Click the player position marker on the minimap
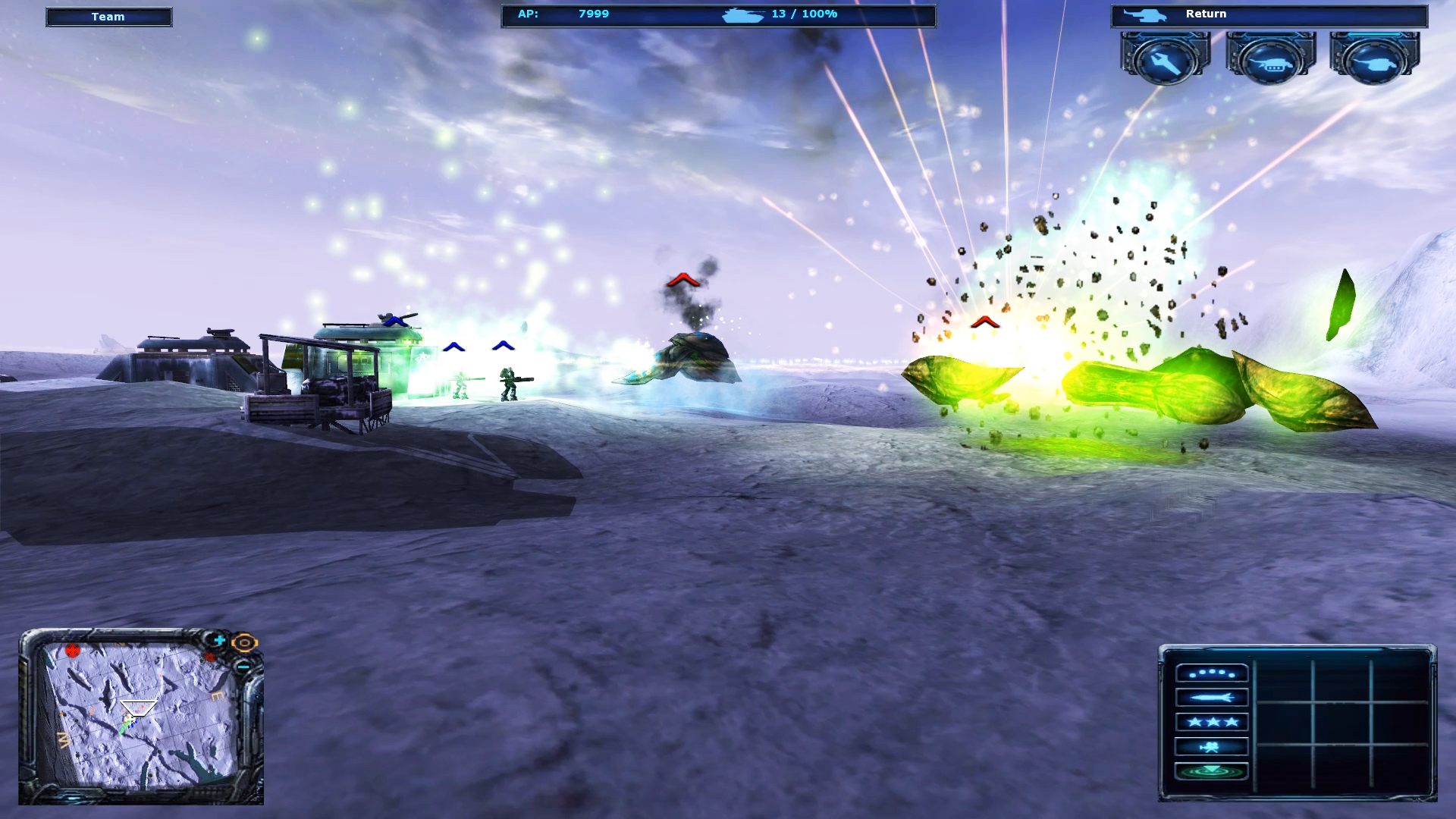The width and height of the screenshot is (1456, 819). click(138, 708)
